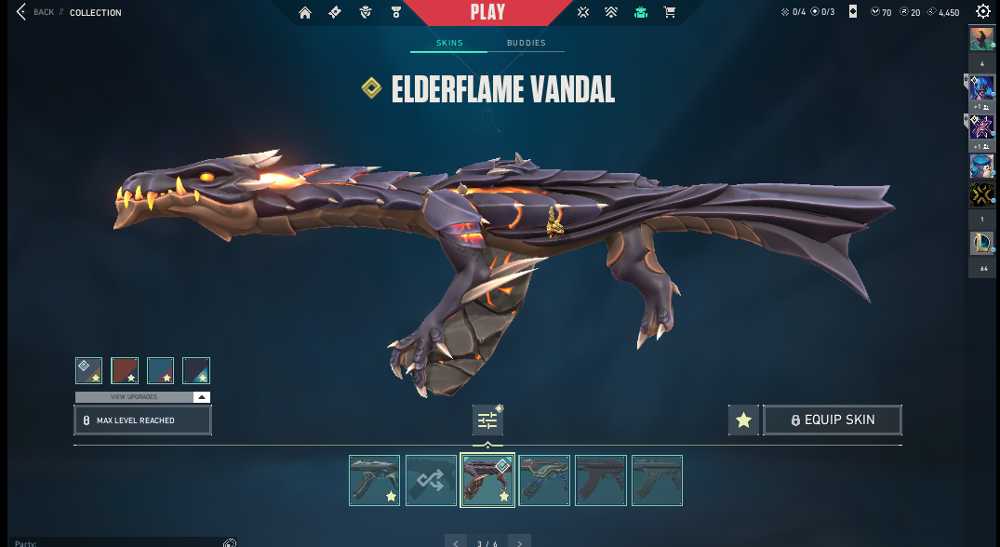Choose the red color variant swatch
Screen dimensions: 1000x547
tap(125, 371)
